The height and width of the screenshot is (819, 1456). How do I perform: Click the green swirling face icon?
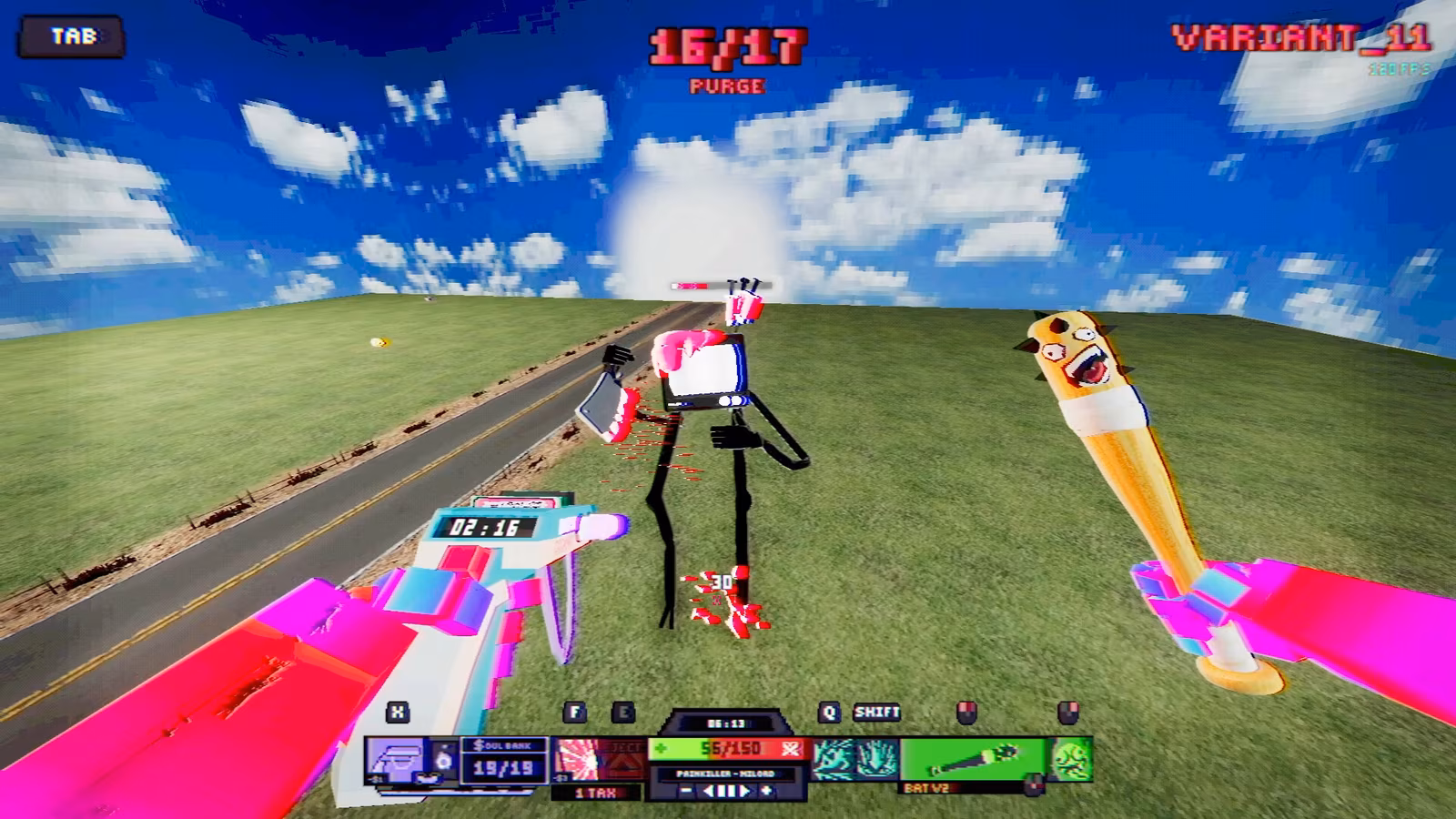click(x=1071, y=759)
